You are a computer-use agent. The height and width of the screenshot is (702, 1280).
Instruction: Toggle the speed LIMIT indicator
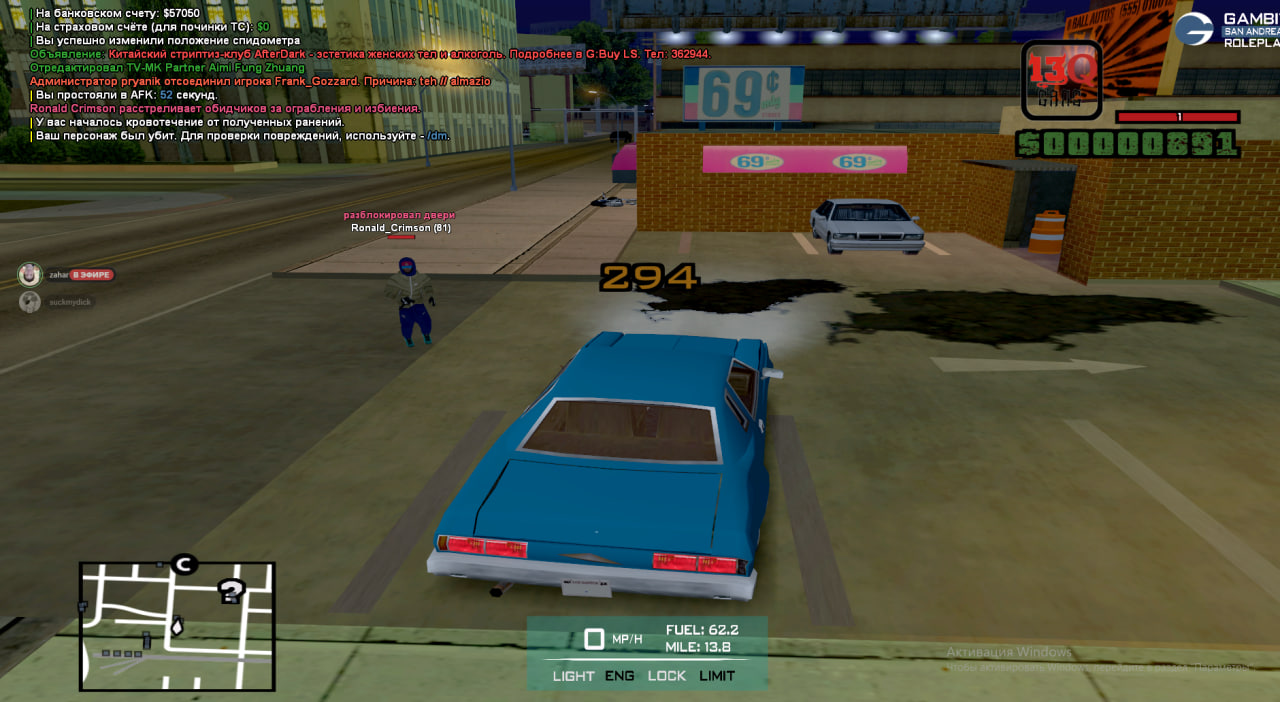point(717,676)
